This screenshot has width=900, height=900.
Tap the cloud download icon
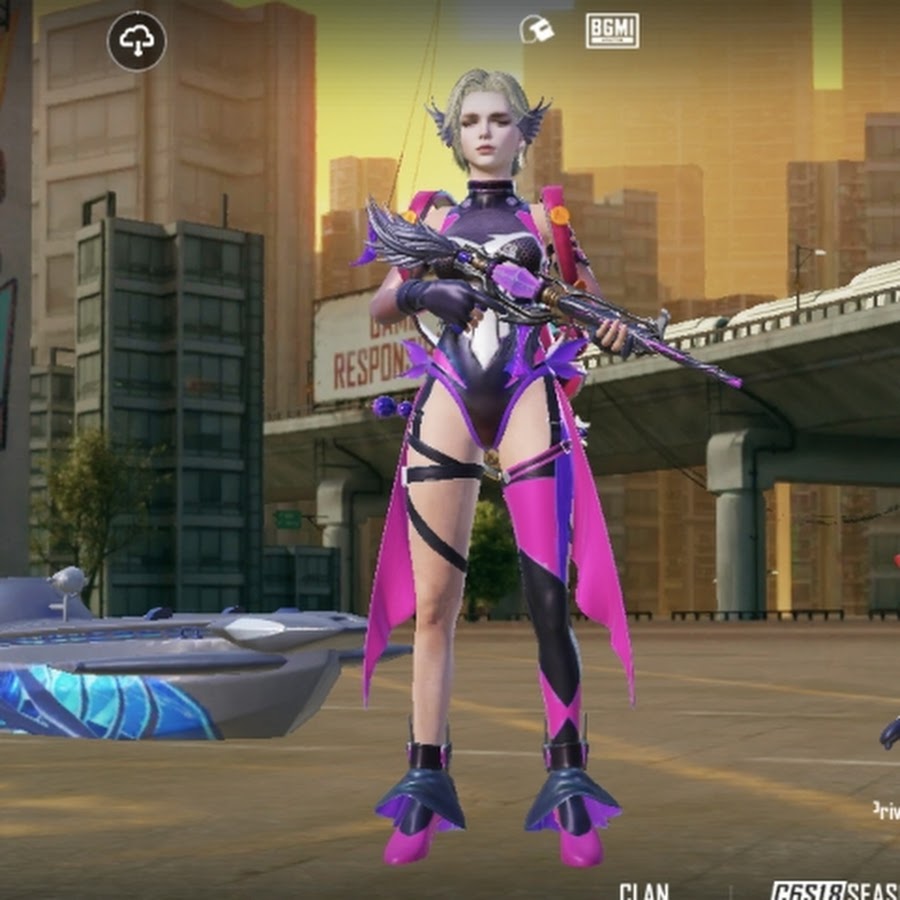pos(137,41)
